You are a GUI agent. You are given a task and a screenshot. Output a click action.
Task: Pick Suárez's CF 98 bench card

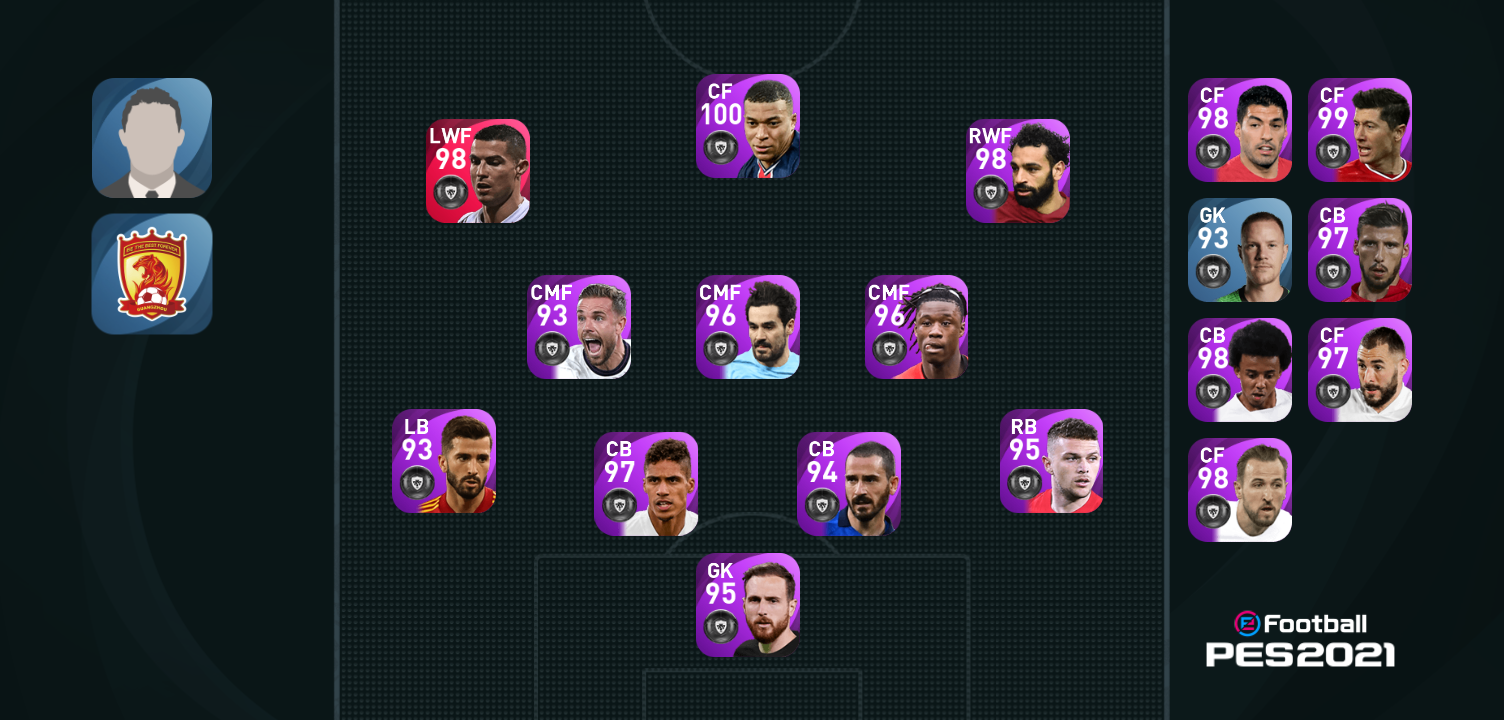(1240, 131)
